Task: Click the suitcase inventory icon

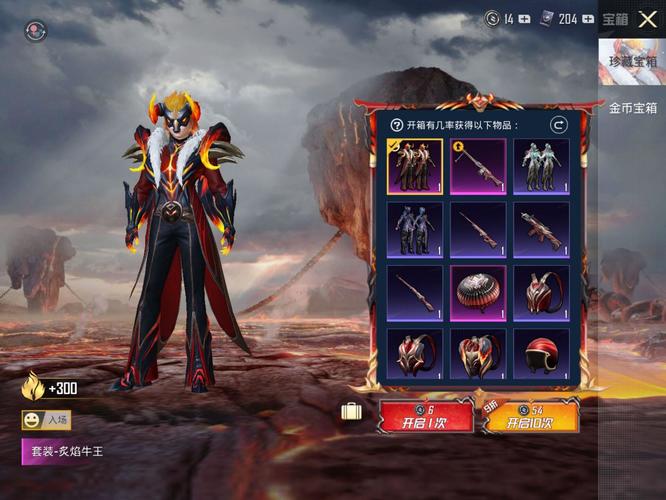Action: click(351, 412)
